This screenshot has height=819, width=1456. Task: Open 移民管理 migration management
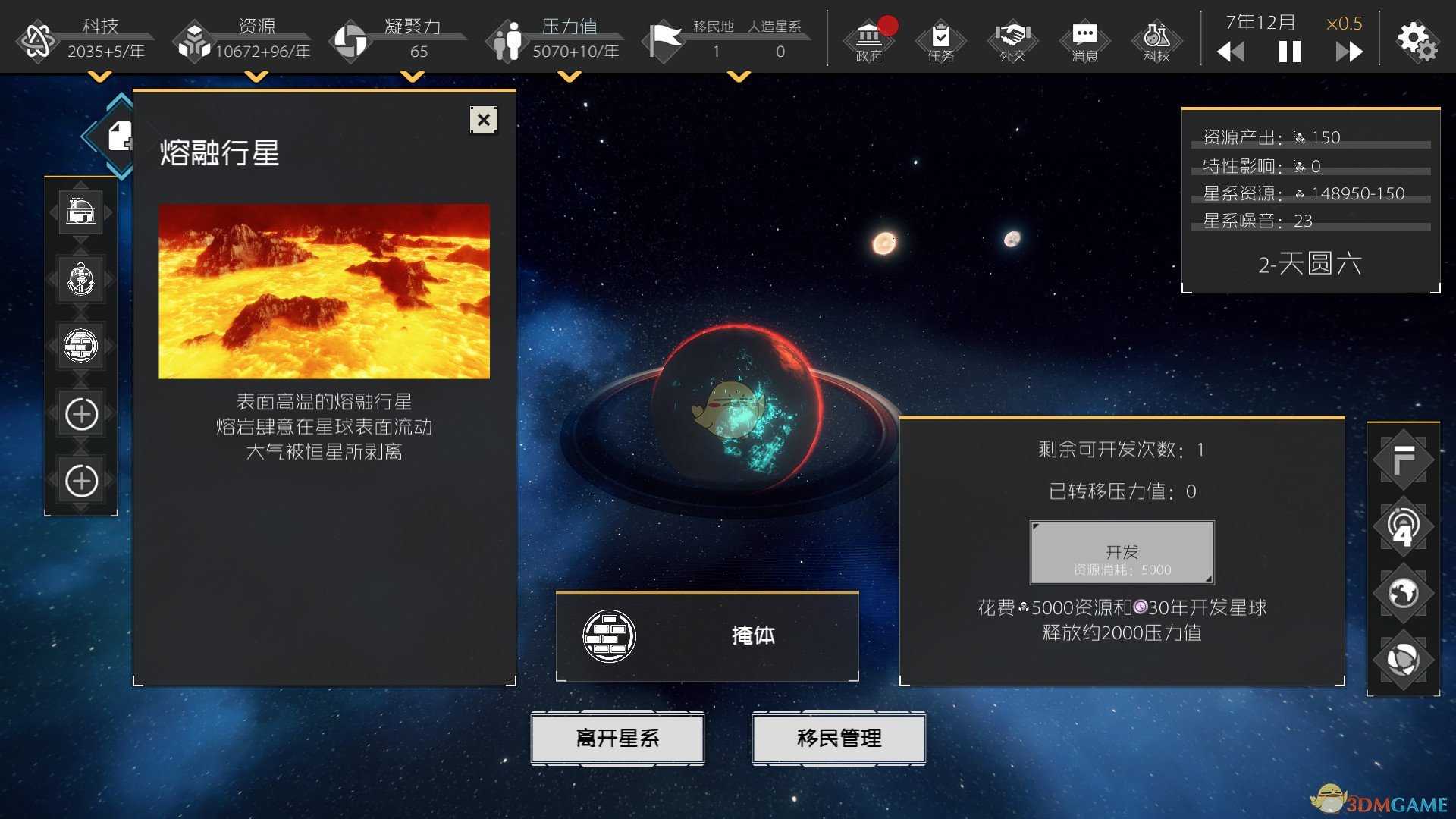[x=838, y=737]
